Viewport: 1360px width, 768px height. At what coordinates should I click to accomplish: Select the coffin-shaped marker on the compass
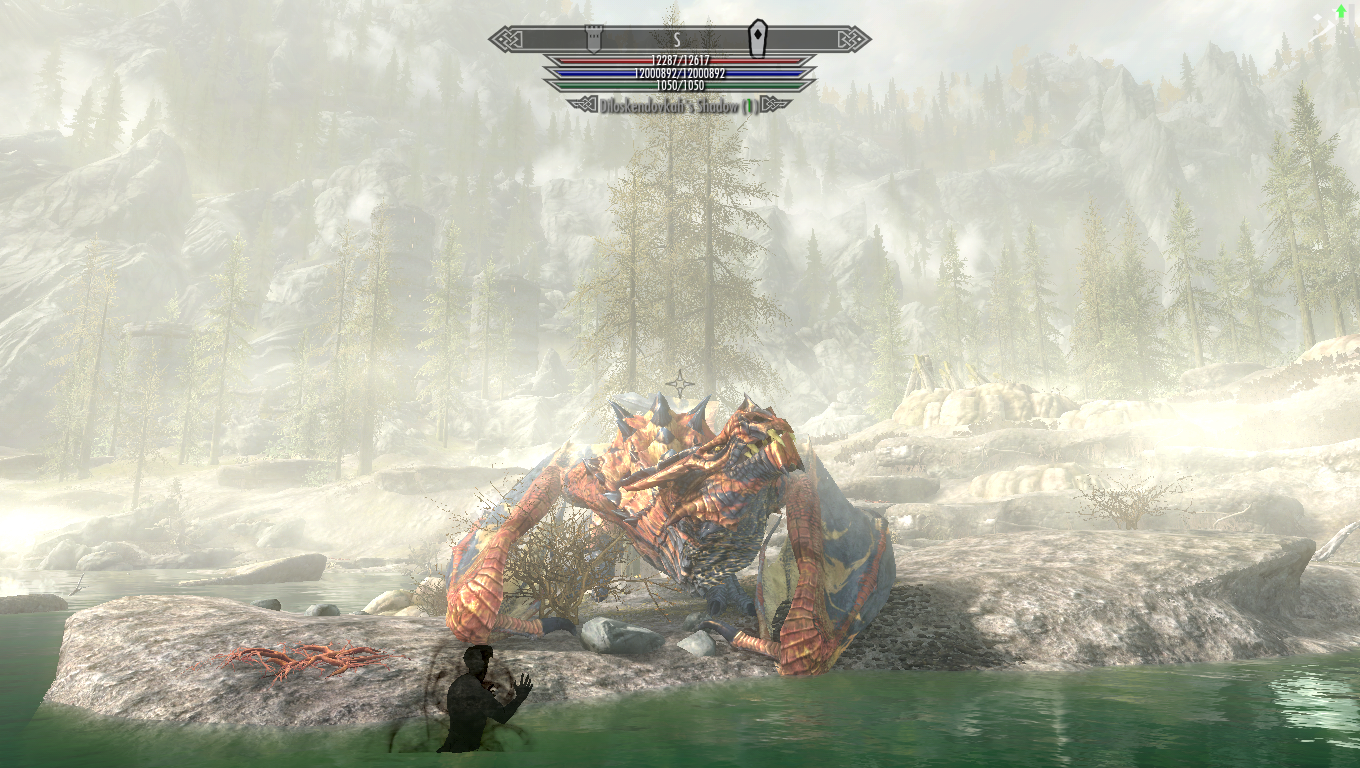coord(759,38)
